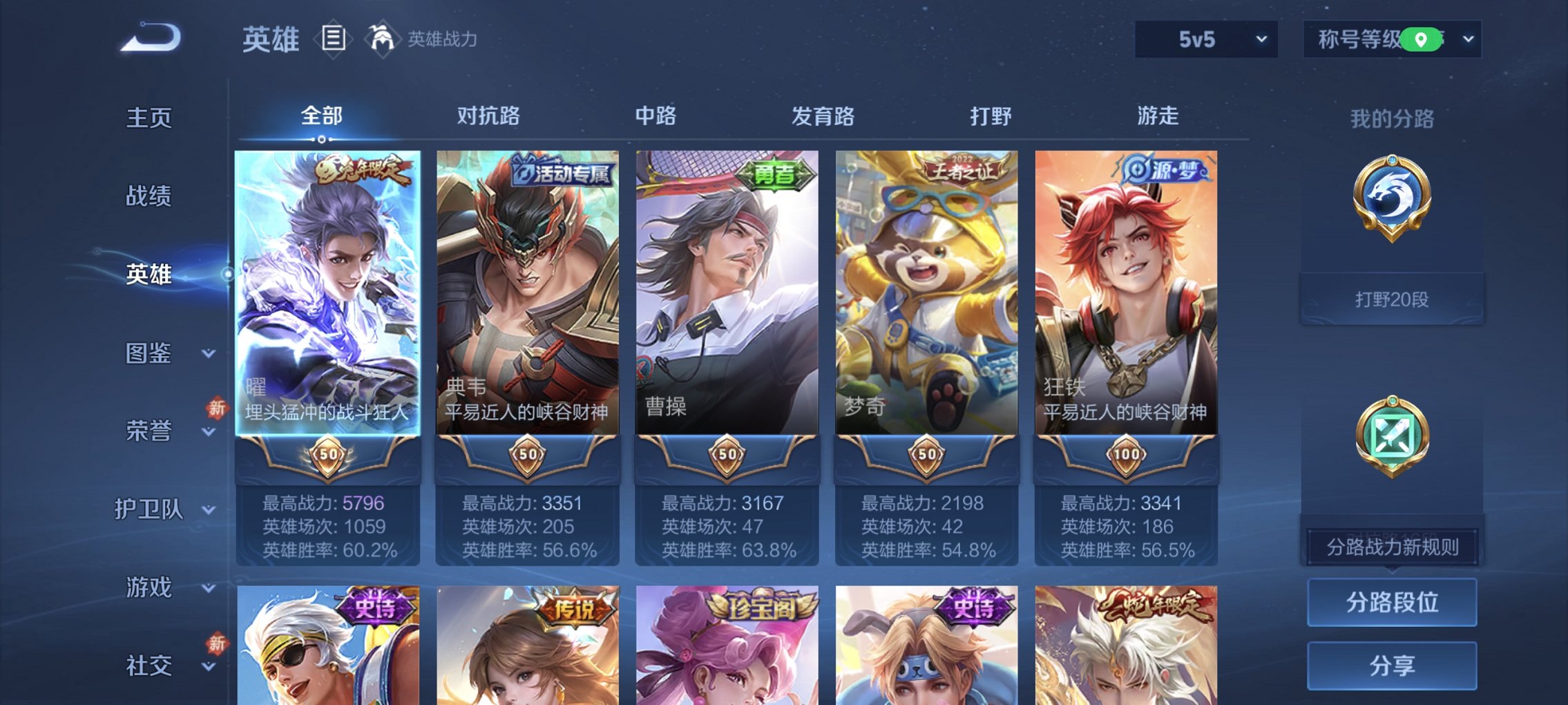Screen dimensions: 1568x705
Task: Click the red 新 badge next to 社交
Action: 216,643
